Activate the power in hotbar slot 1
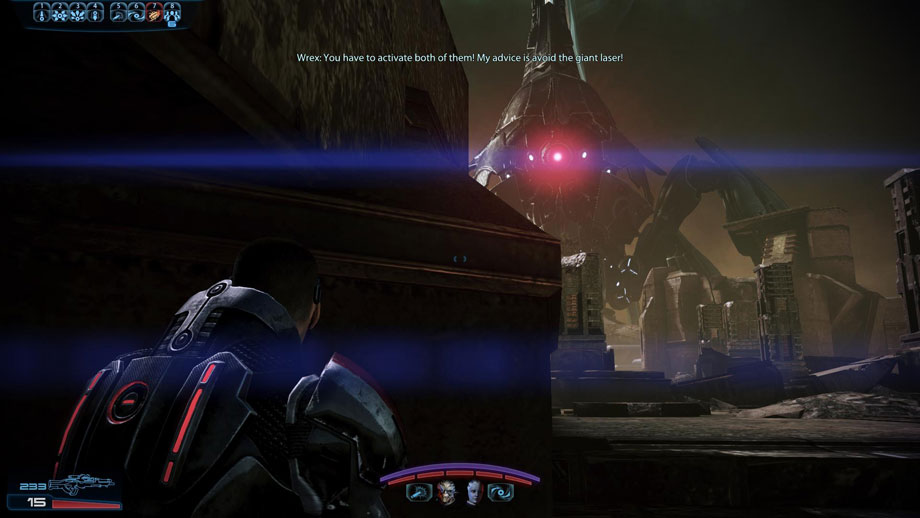 click(43, 12)
